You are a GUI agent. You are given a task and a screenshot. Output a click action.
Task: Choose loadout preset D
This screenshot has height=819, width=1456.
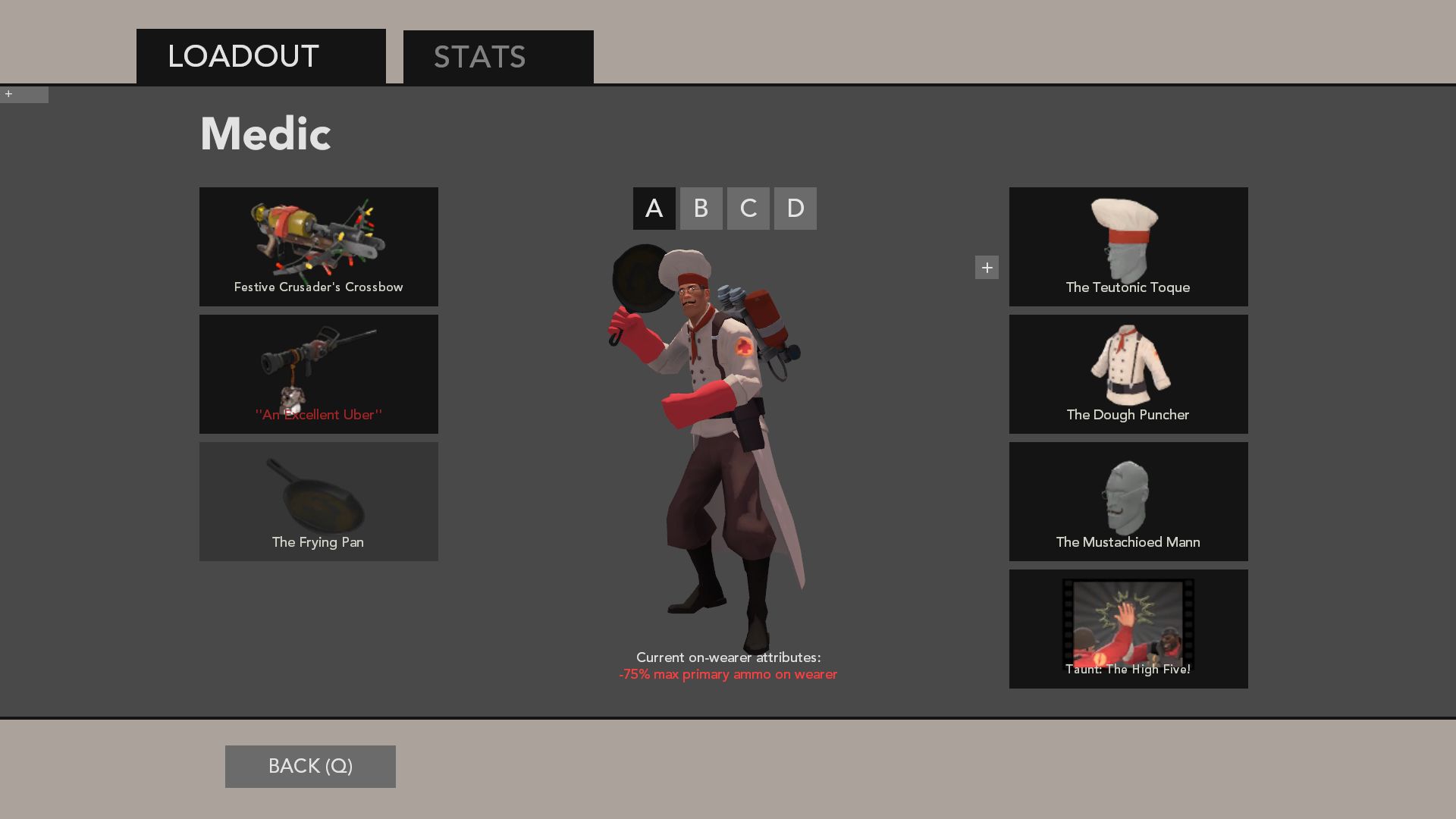795,209
